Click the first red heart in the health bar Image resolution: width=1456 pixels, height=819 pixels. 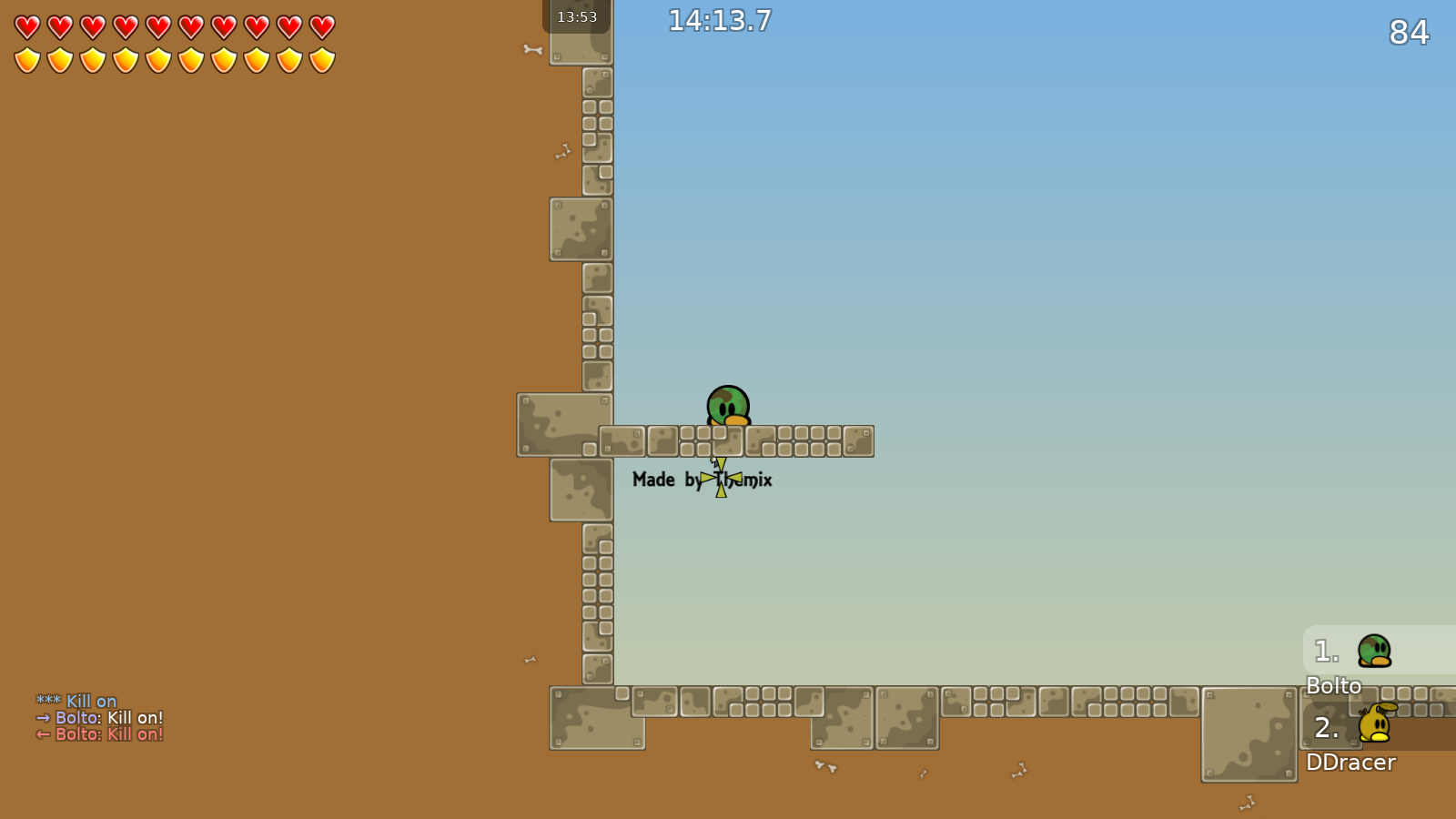coord(26,26)
